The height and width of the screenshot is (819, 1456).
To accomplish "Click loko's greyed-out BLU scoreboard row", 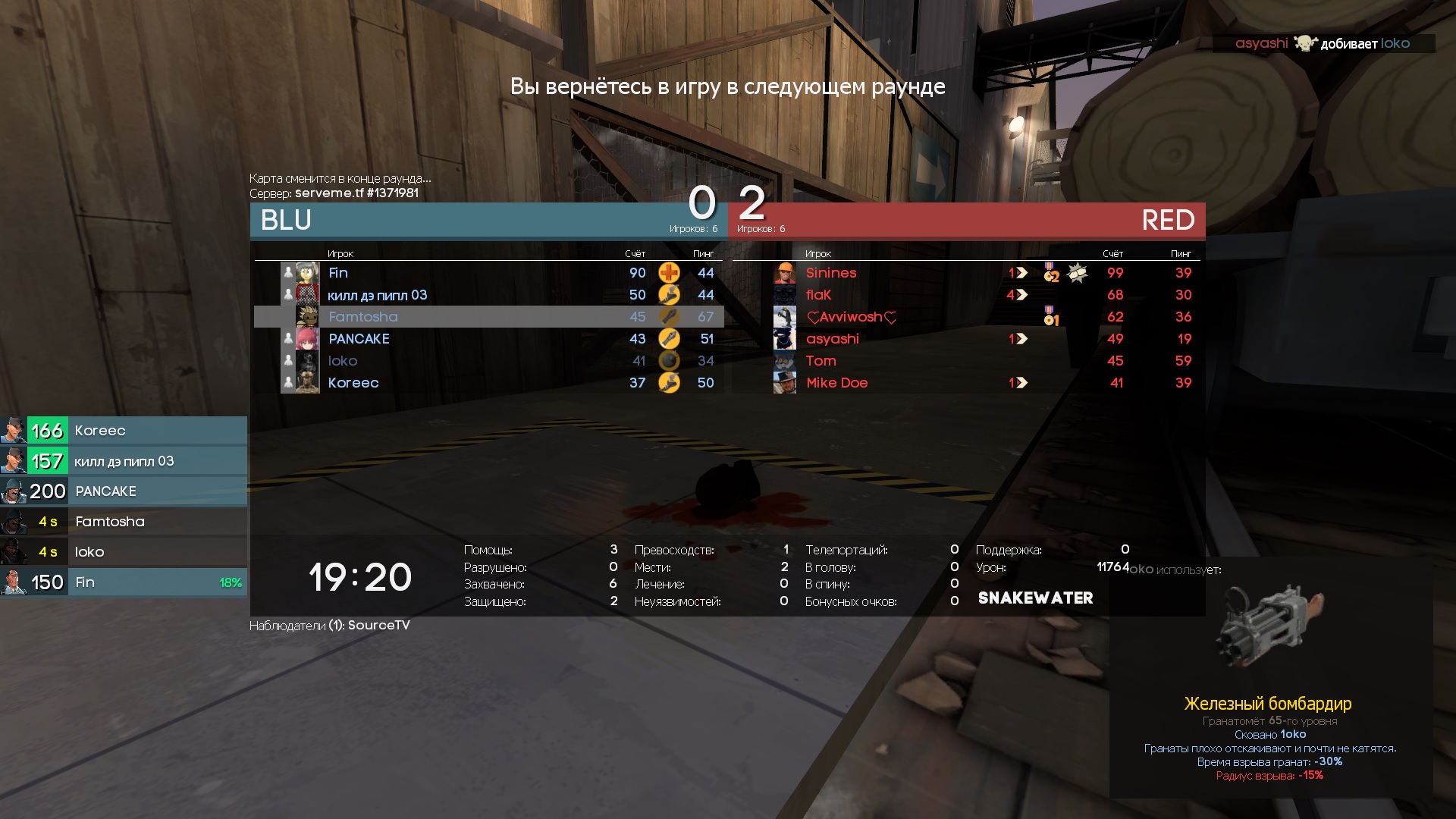I will (x=343, y=361).
